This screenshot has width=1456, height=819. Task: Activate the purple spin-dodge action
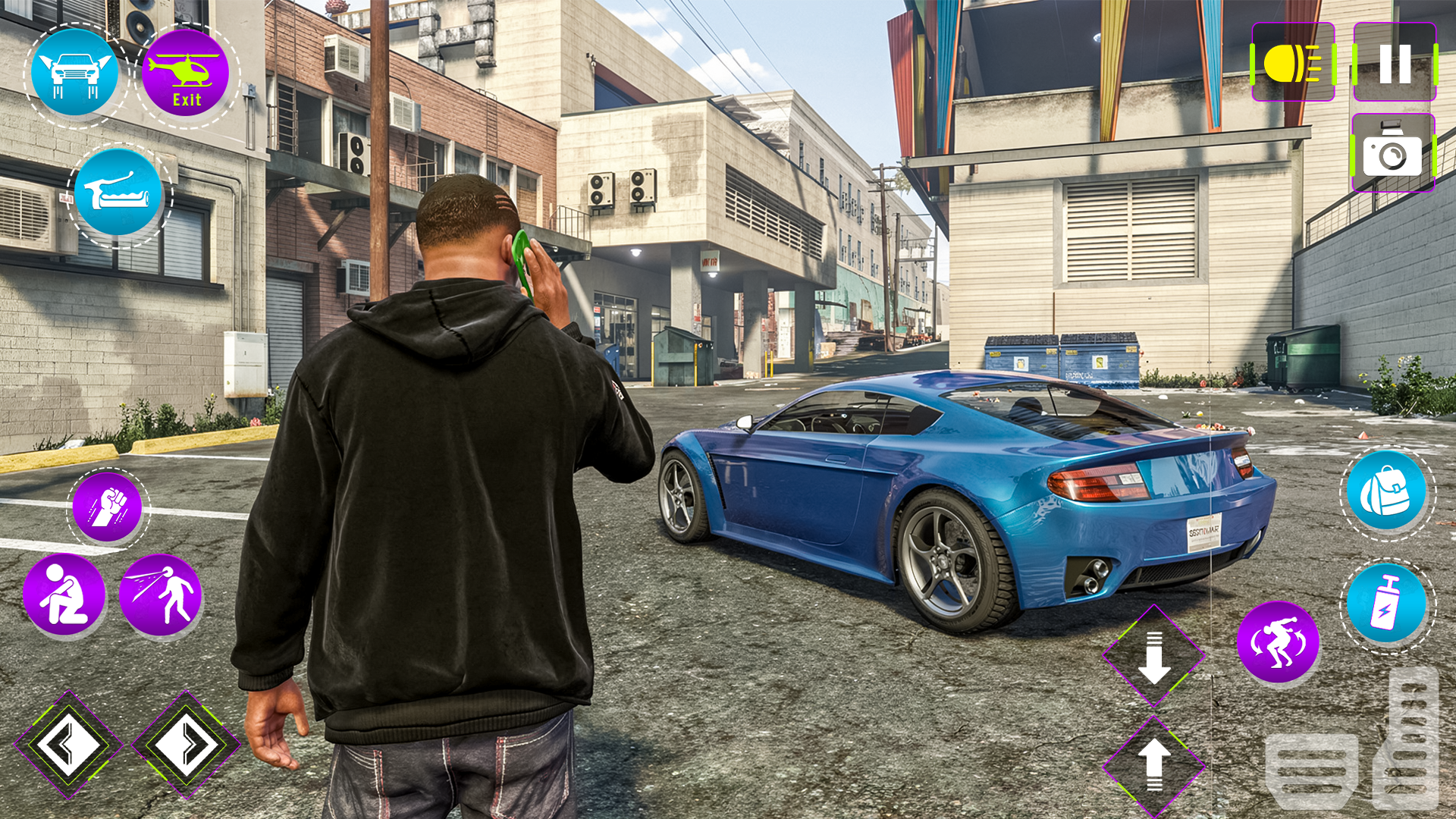click(1278, 642)
